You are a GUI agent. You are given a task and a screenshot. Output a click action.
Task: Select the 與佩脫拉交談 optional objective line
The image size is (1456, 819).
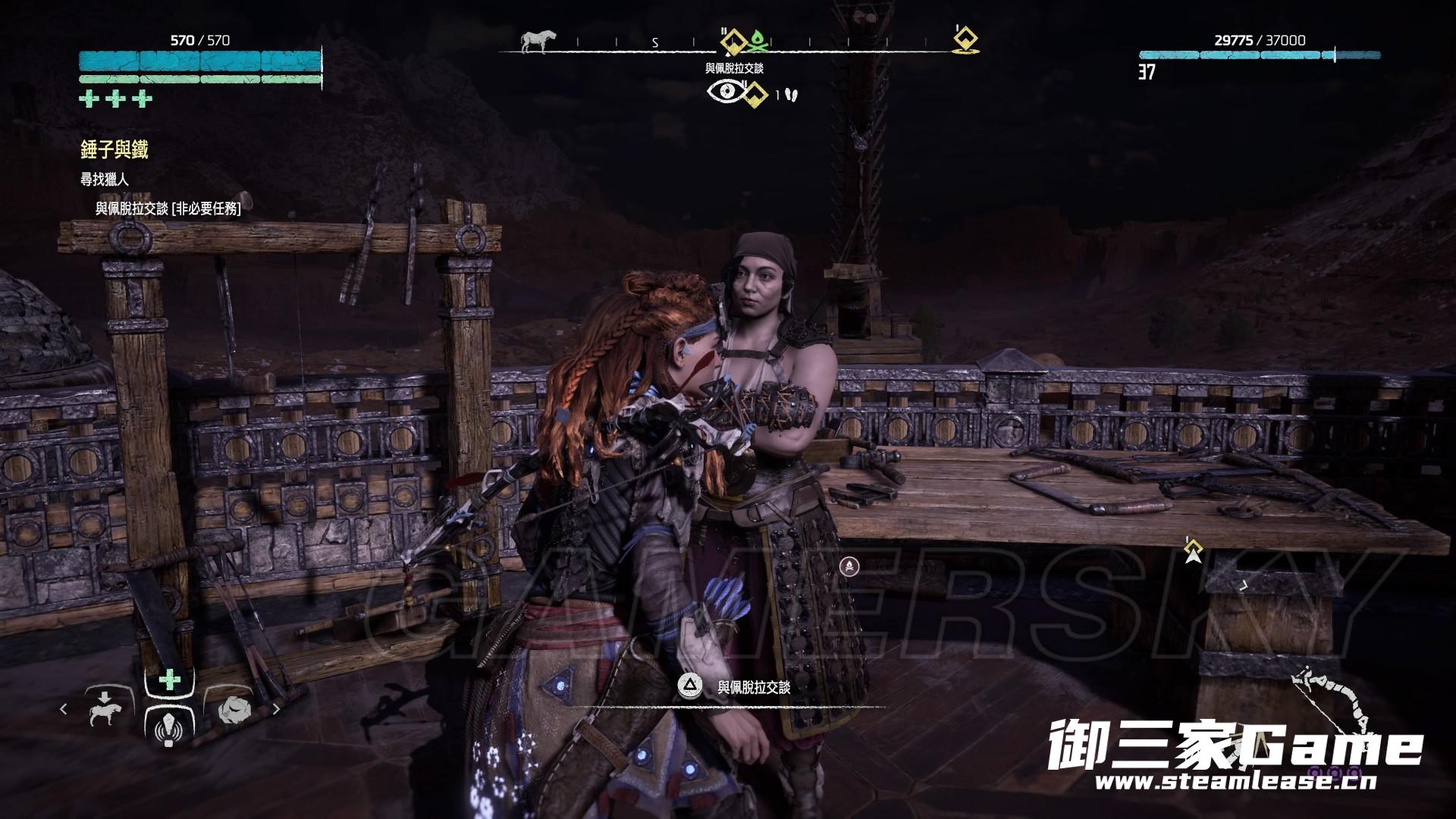[x=168, y=209]
